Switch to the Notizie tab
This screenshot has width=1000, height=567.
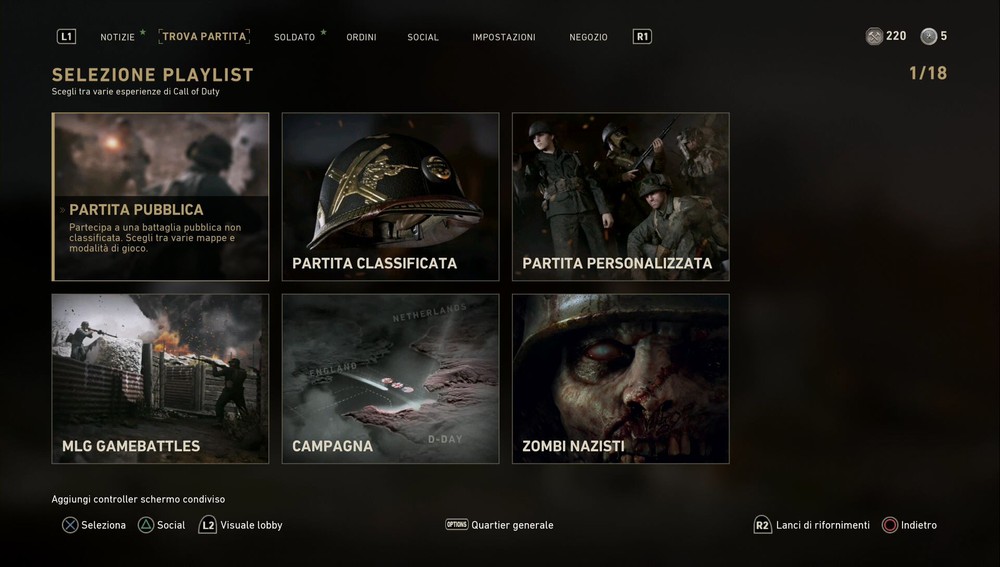coord(117,37)
